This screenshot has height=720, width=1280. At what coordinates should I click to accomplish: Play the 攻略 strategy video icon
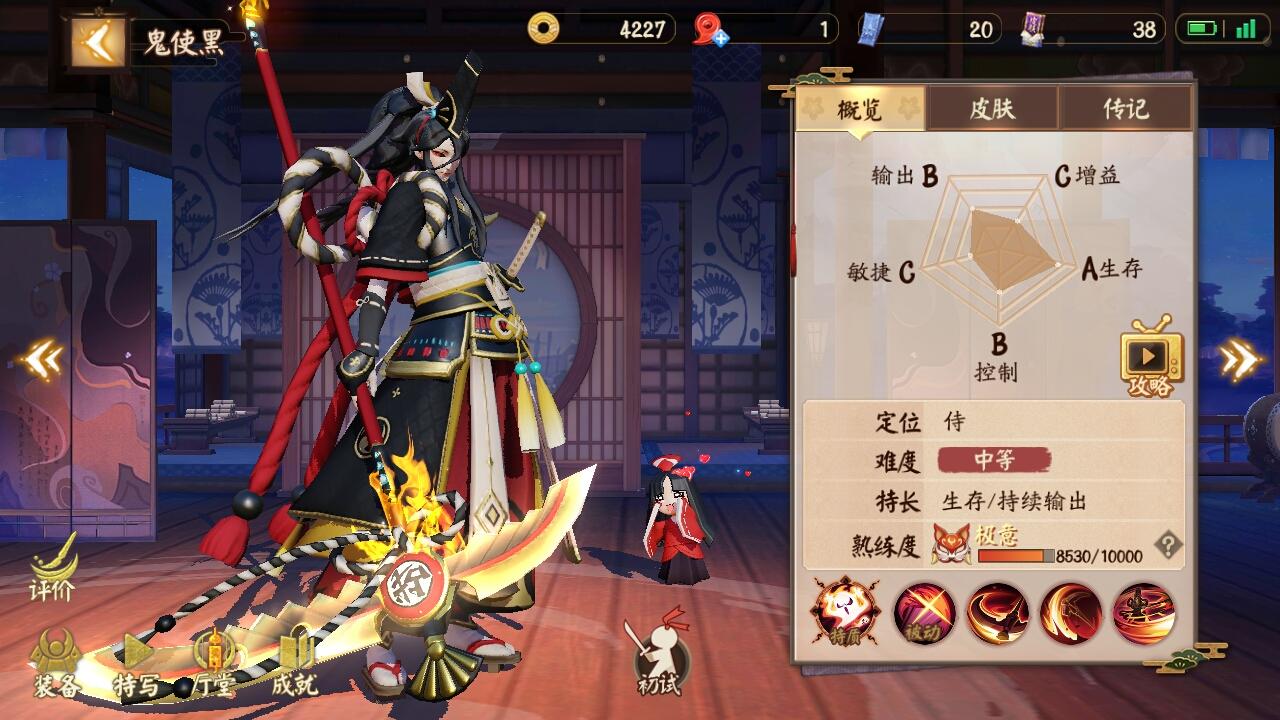(x=1152, y=357)
